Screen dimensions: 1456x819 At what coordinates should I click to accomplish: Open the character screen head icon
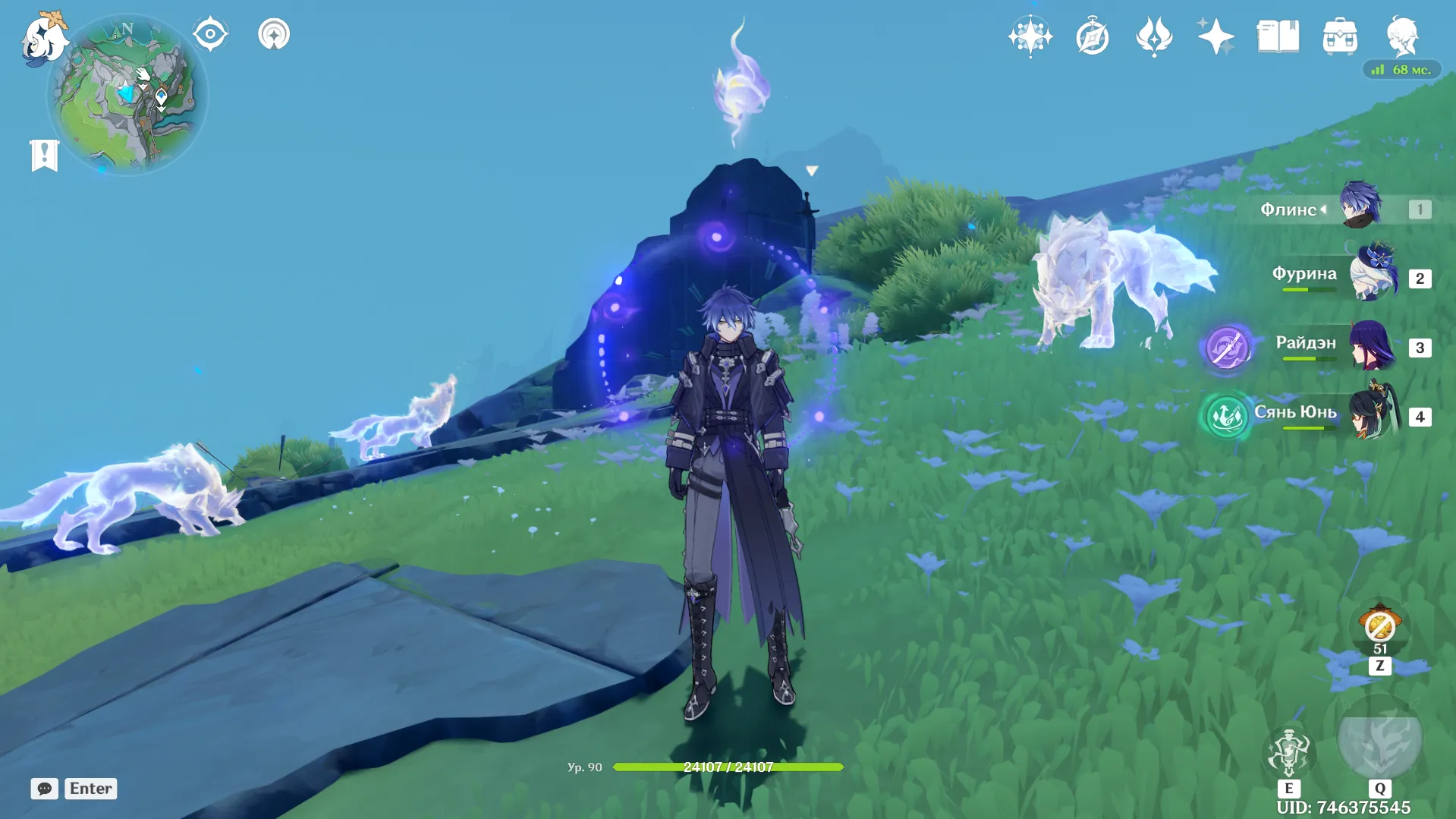tap(1401, 36)
